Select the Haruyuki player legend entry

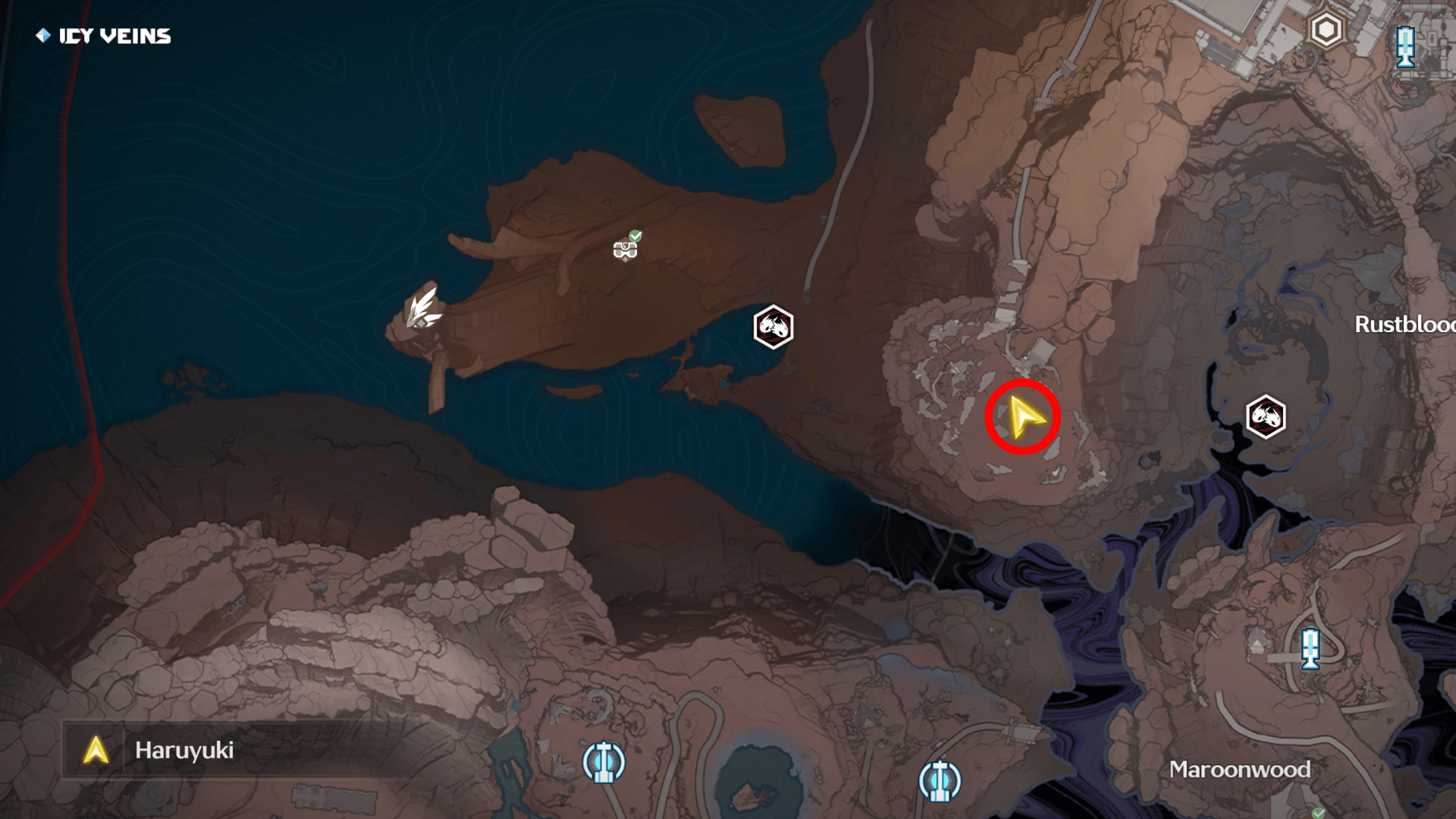(x=184, y=750)
